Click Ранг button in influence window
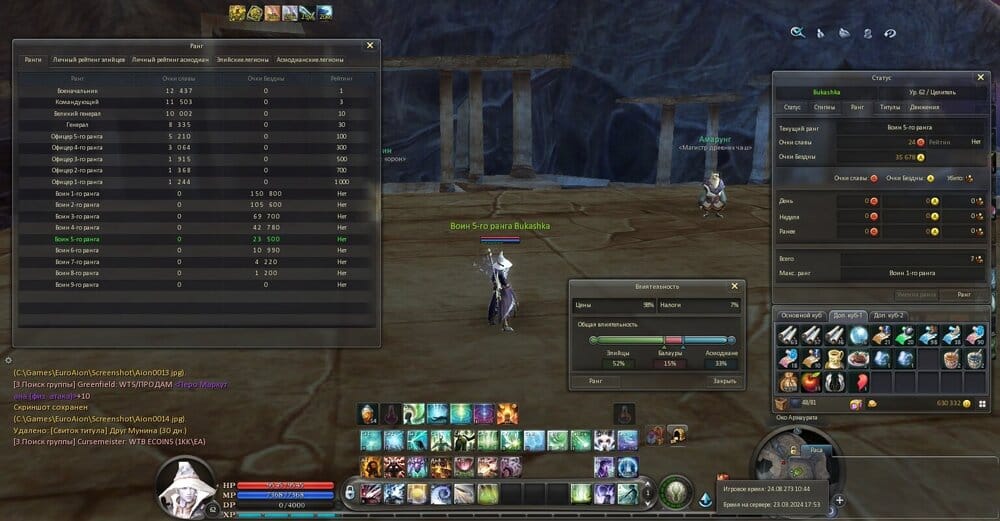Image resolution: width=1000 pixels, height=521 pixels. click(x=595, y=381)
